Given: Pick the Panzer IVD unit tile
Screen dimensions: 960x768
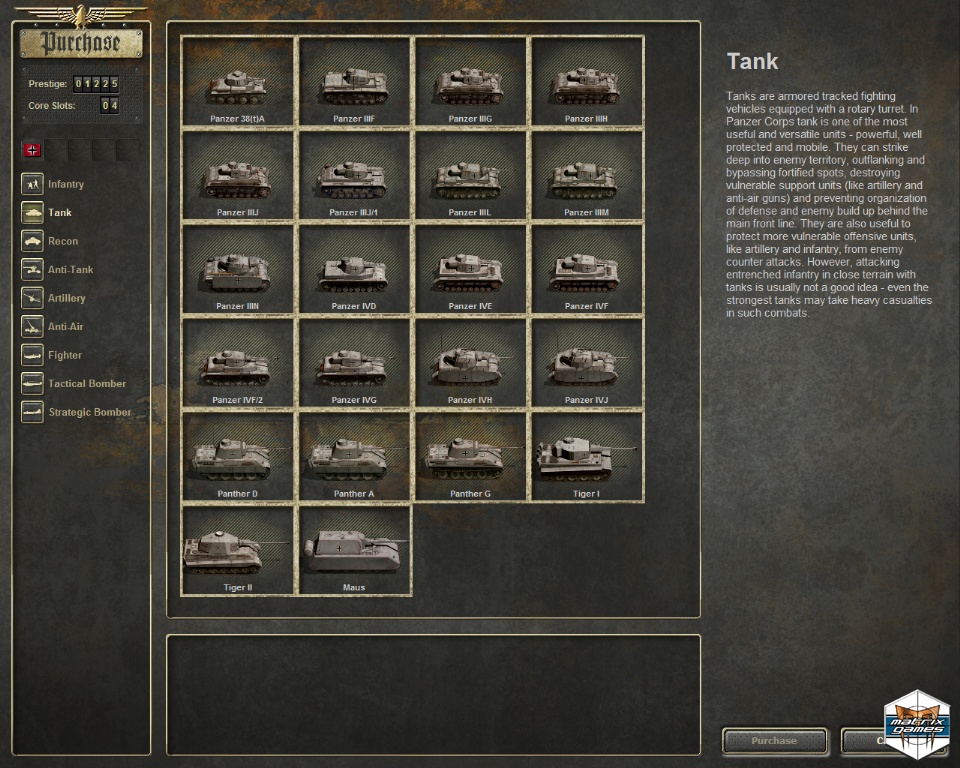Looking at the screenshot, I should coord(354,270).
